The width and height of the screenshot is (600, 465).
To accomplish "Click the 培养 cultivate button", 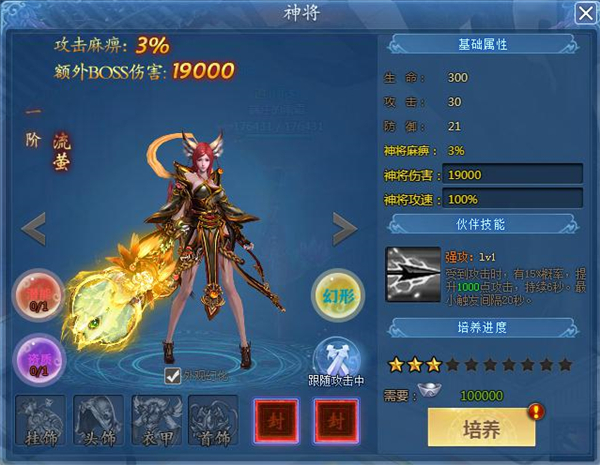I will 481,428.
